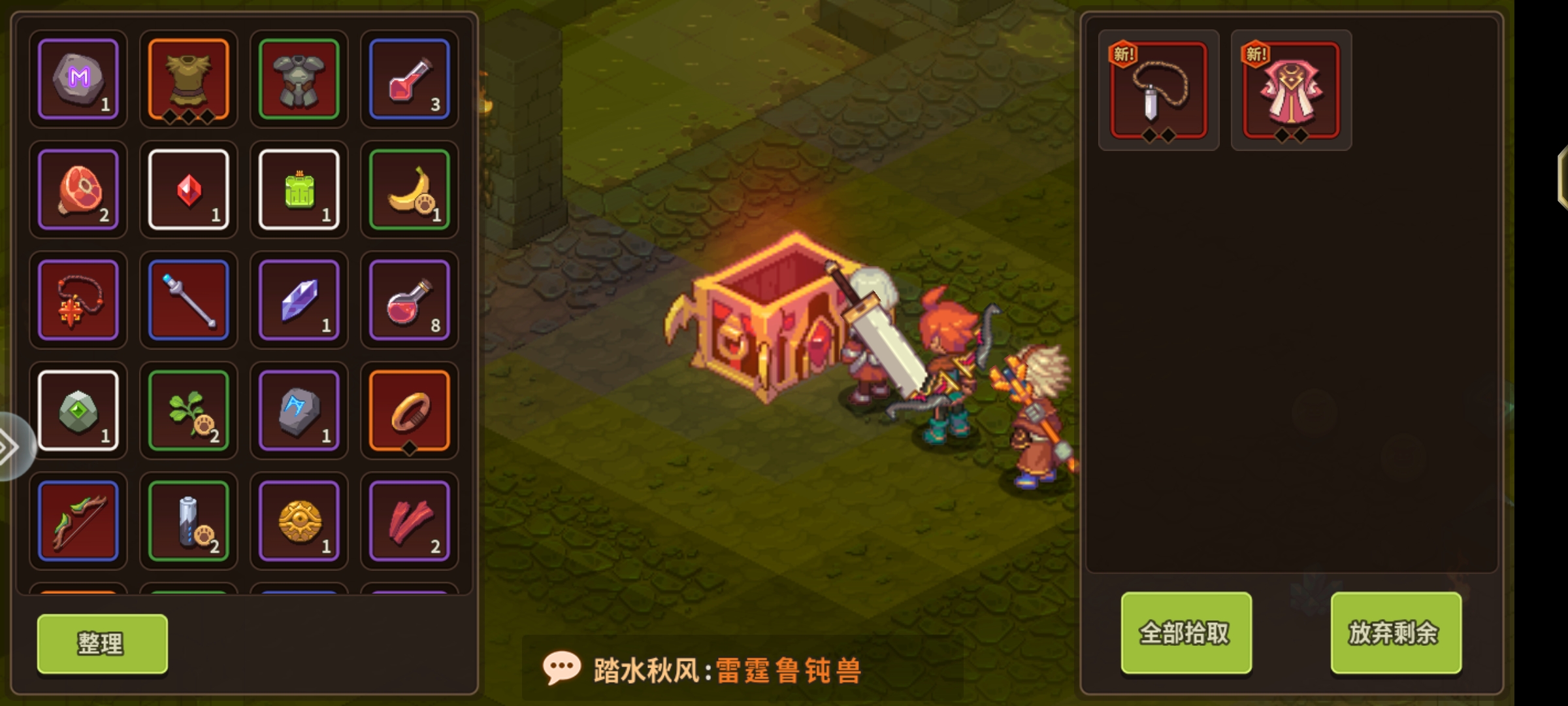Choose the leather tunic armor slot

click(x=188, y=79)
